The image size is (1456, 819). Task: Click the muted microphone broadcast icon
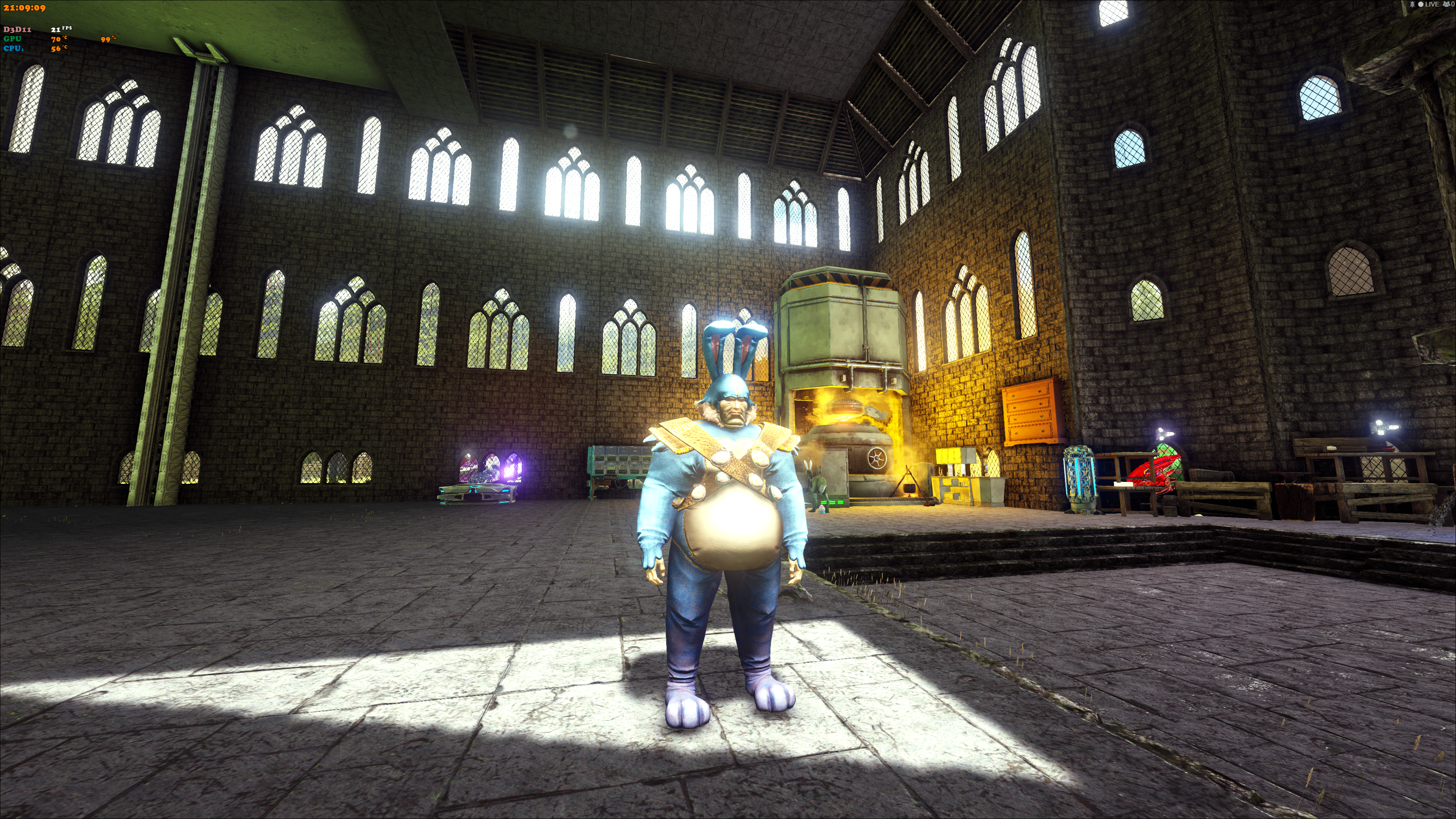[x=1412, y=5]
